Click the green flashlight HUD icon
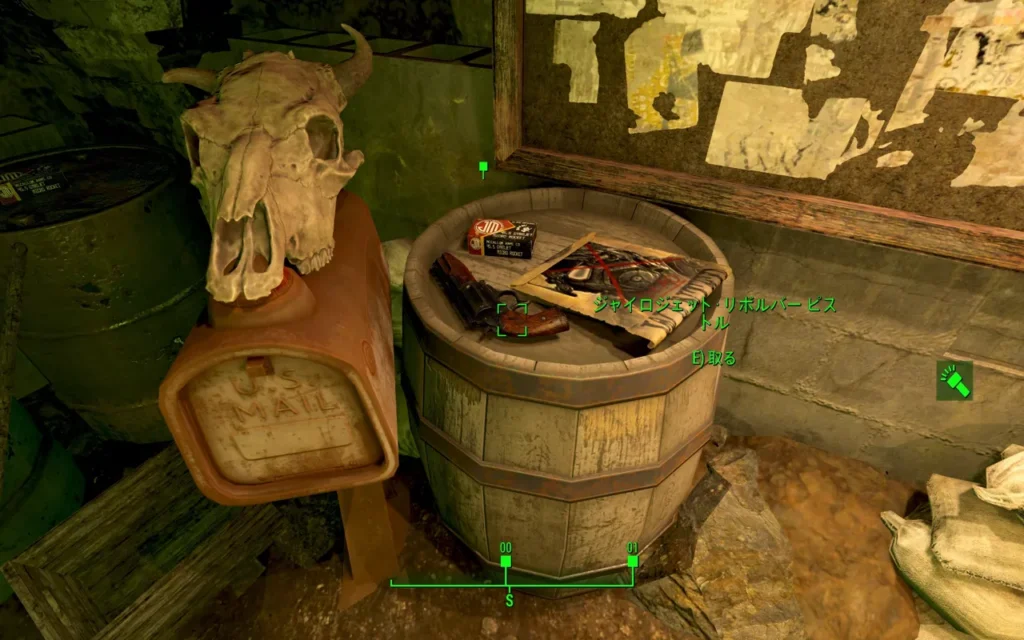The image size is (1024, 640). click(x=954, y=381)
